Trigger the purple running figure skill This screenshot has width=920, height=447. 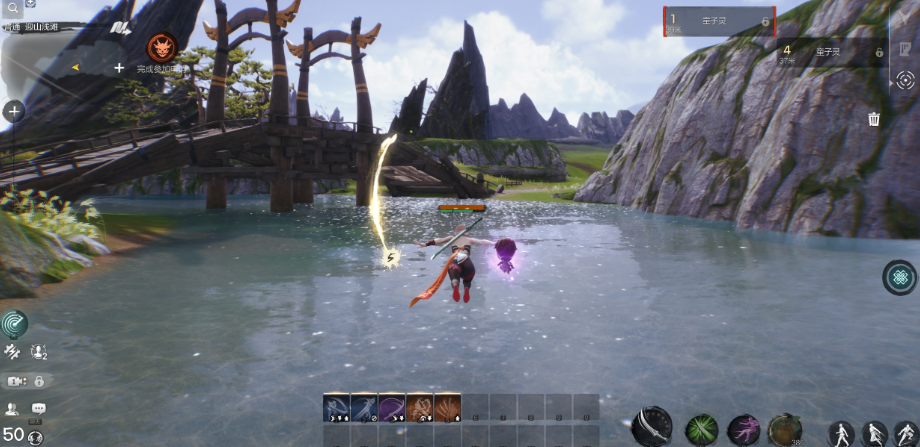click(x=743, y=430)
